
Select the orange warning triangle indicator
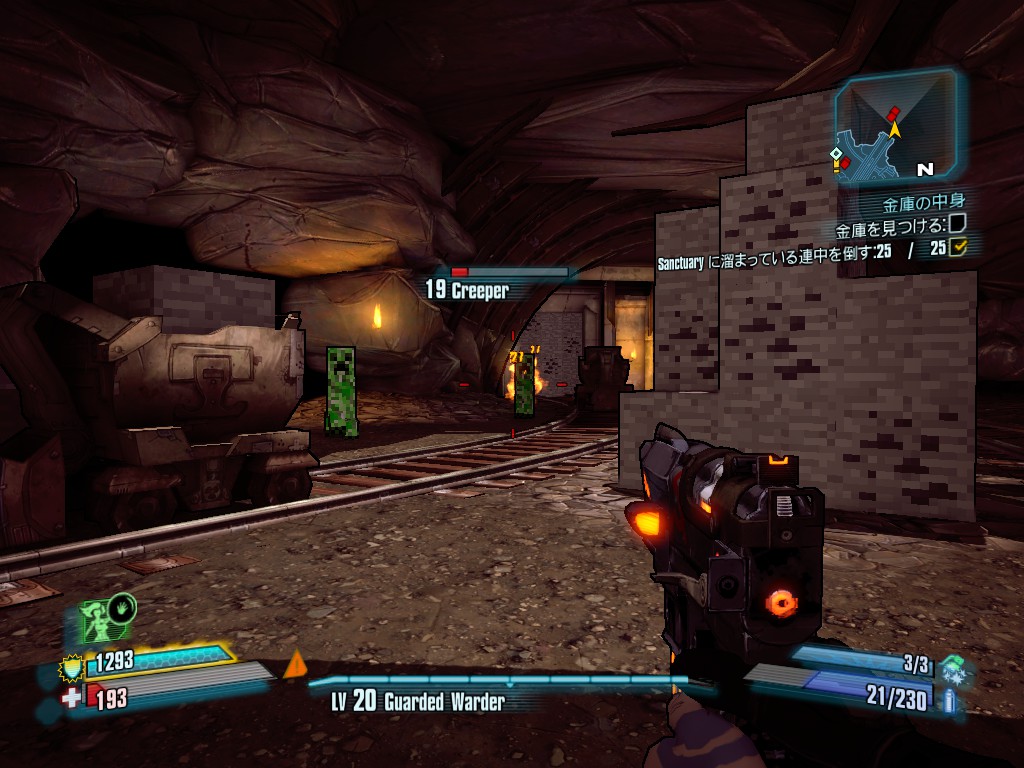point(294,665)
